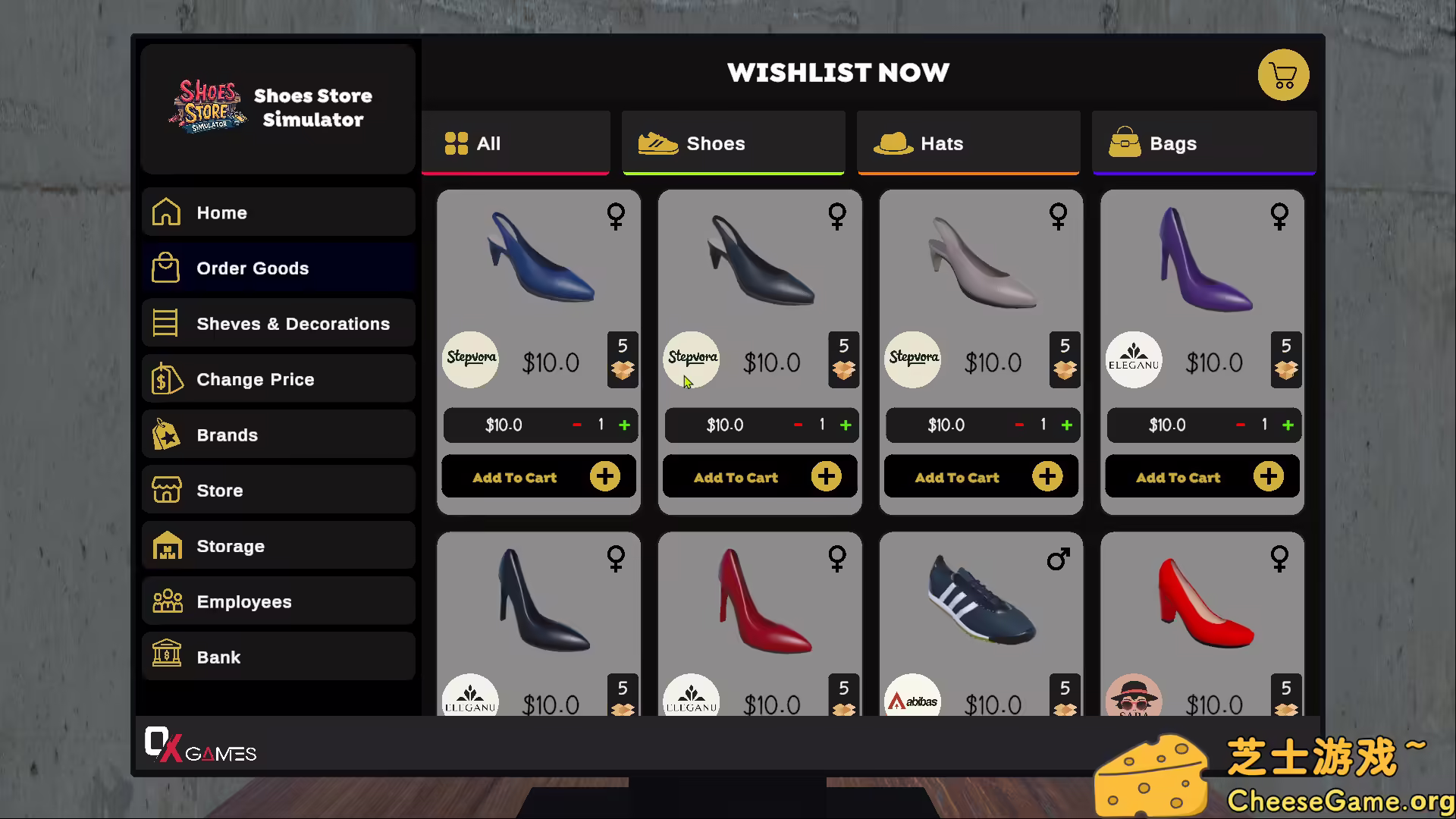This screenshot has height=819, width=1456.
Task: Open the Employees icon
Action: click(165, 601)
